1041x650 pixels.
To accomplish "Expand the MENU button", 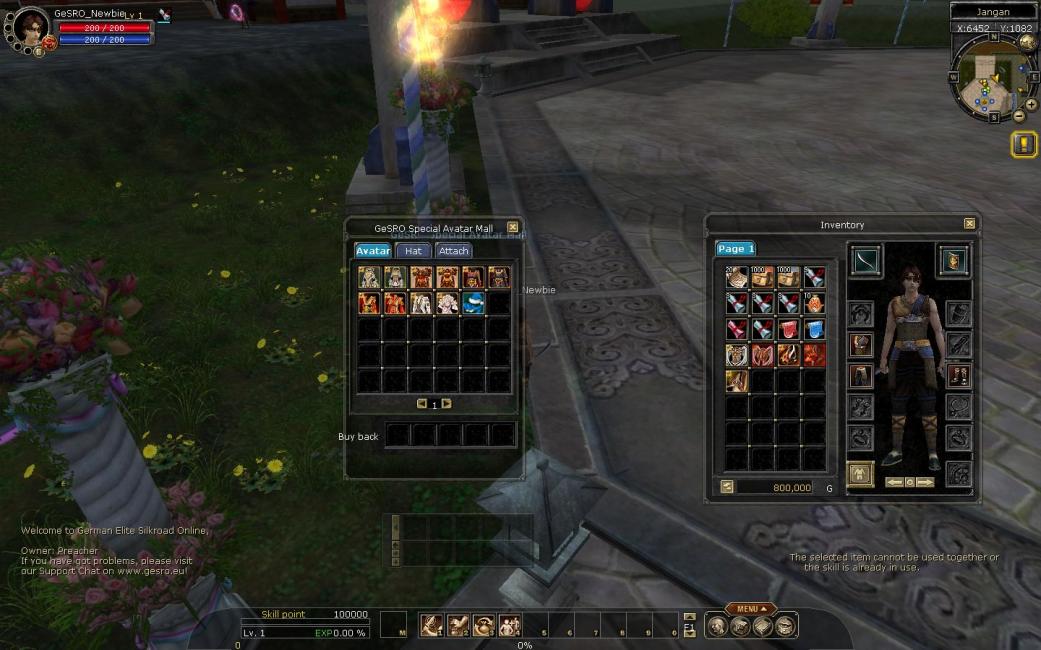I will [751, 608].
